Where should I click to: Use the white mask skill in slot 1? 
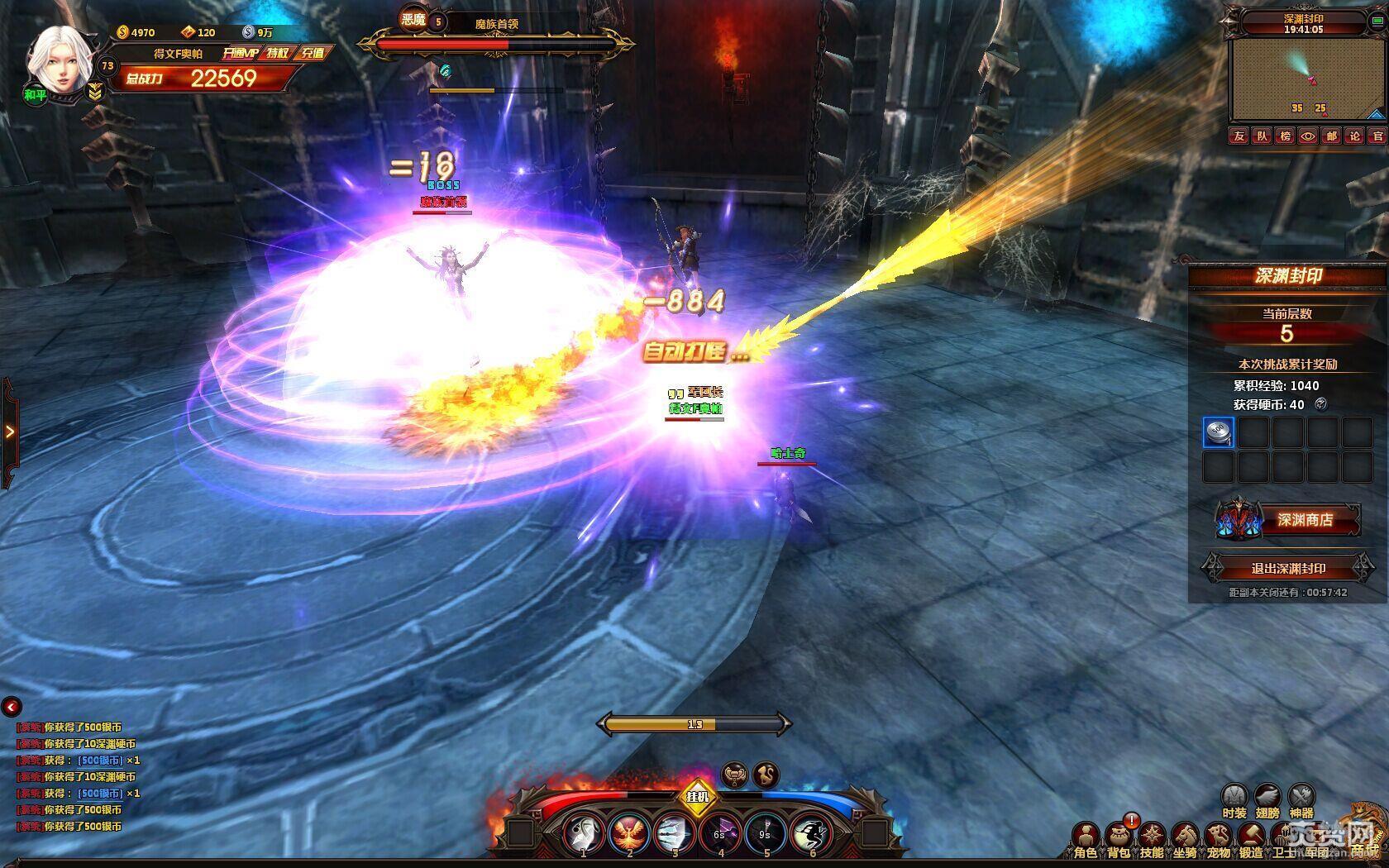583,834
